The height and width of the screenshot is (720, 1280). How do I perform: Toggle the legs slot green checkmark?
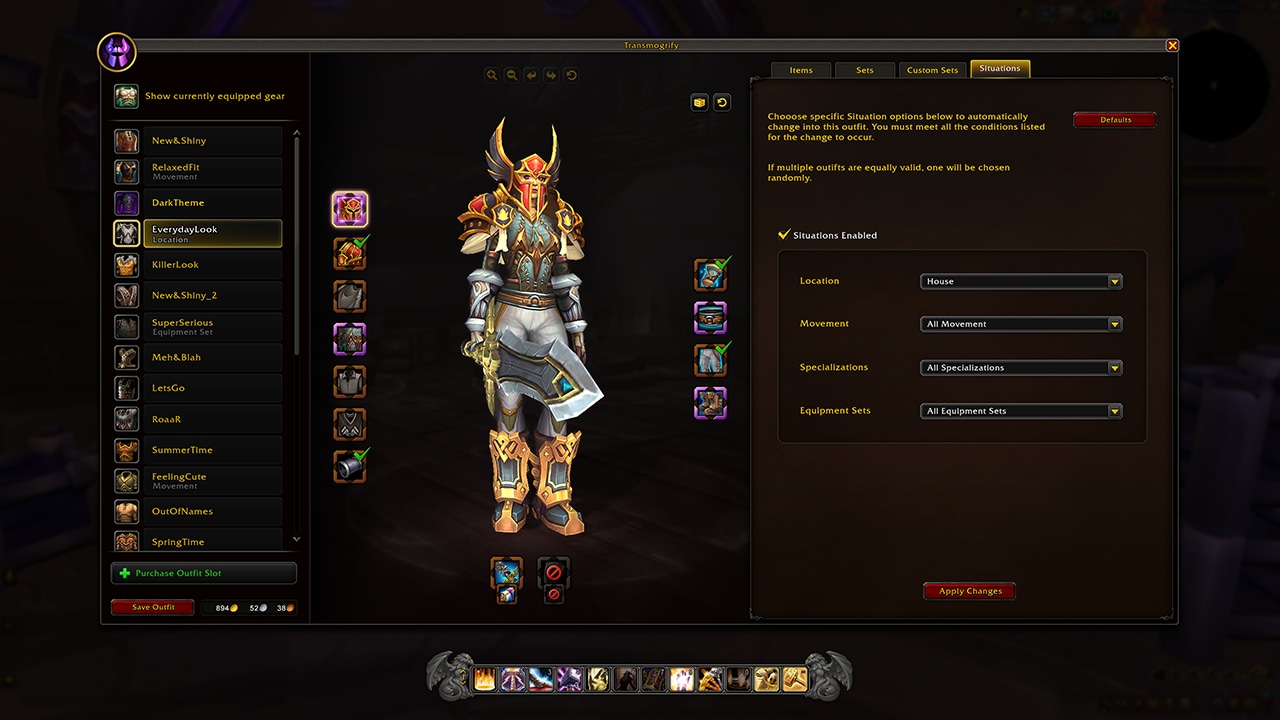(722, 349)
